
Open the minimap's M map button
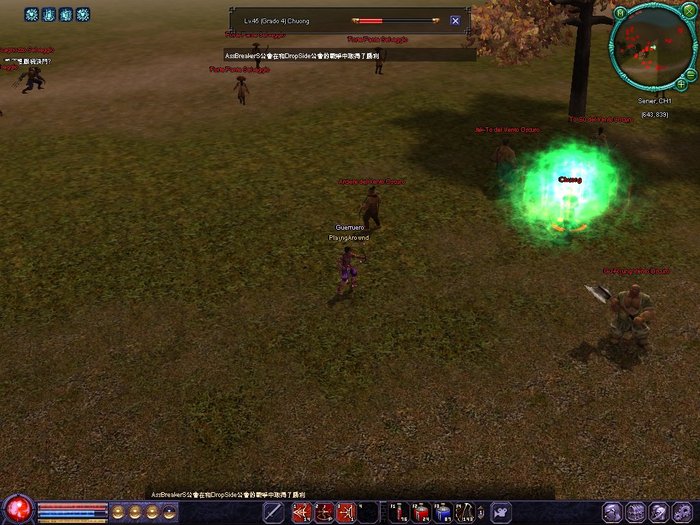coord(621,13)
